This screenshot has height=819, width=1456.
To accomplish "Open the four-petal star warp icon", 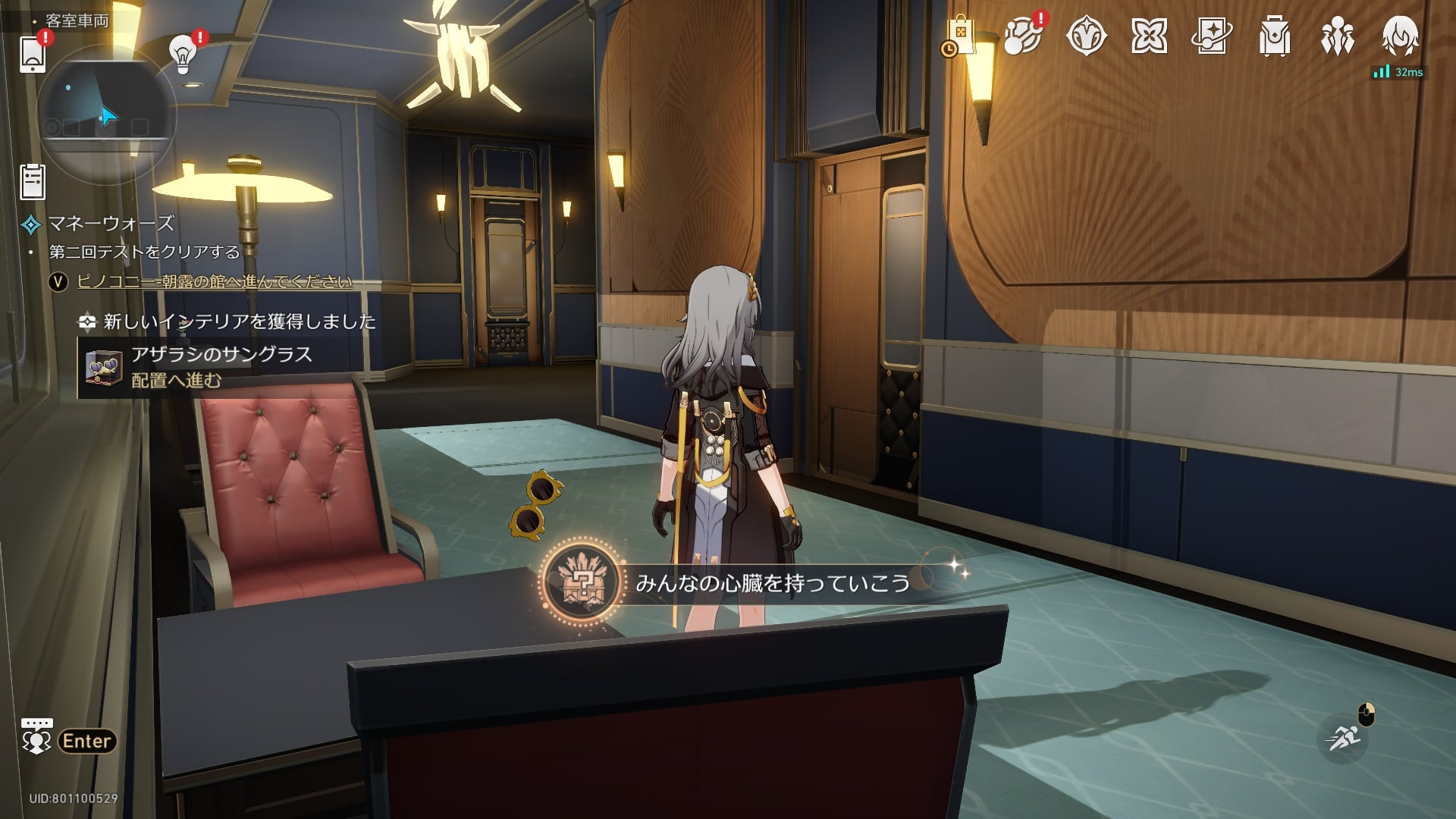I will tap(1149, 36).
